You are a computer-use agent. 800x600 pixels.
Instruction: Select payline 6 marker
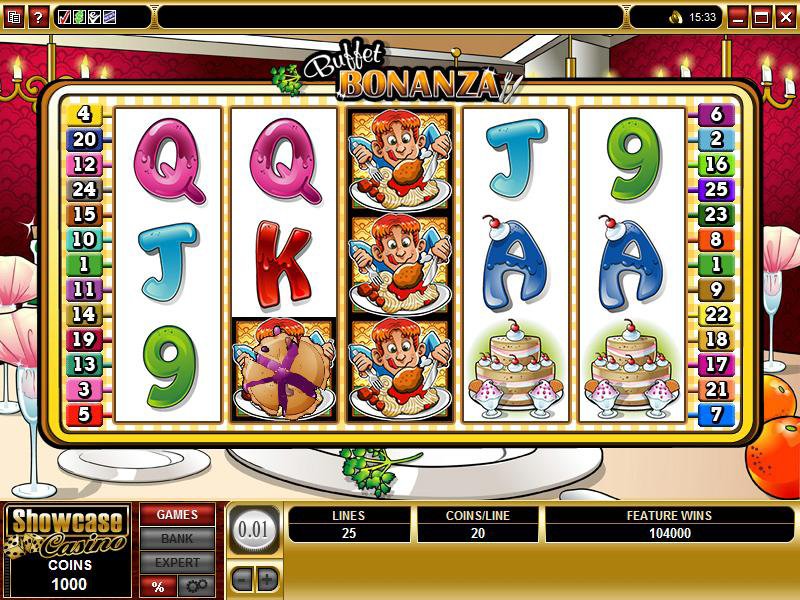716,114
